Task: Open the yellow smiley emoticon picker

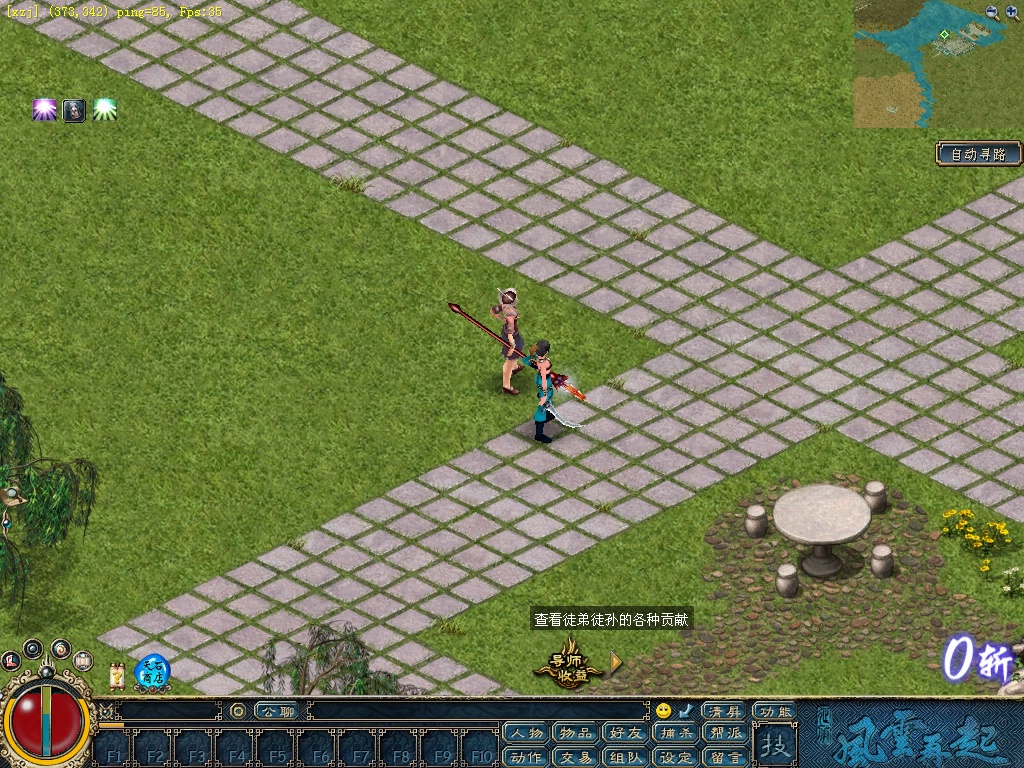Action: tap(663, 711)
